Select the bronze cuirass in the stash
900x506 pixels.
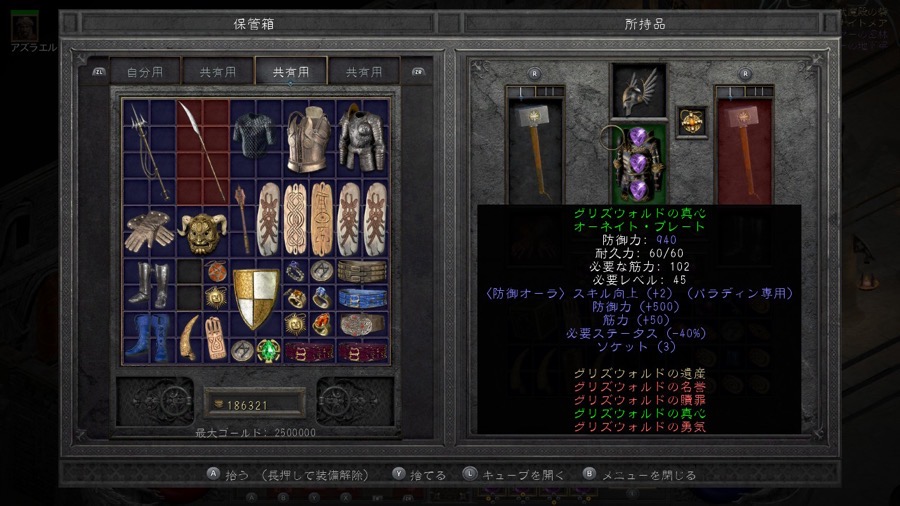tap(308, 138)
